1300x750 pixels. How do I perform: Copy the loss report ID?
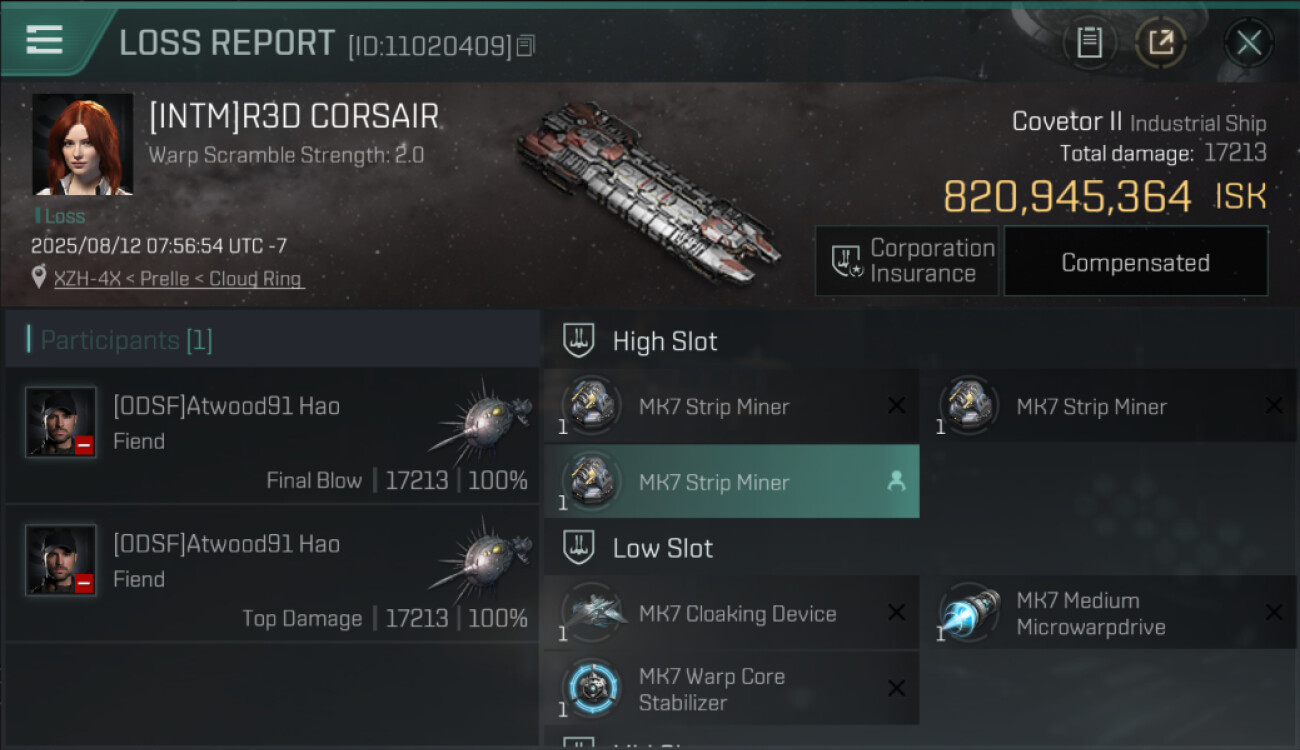pyautogui.click(x=526, y=45)
